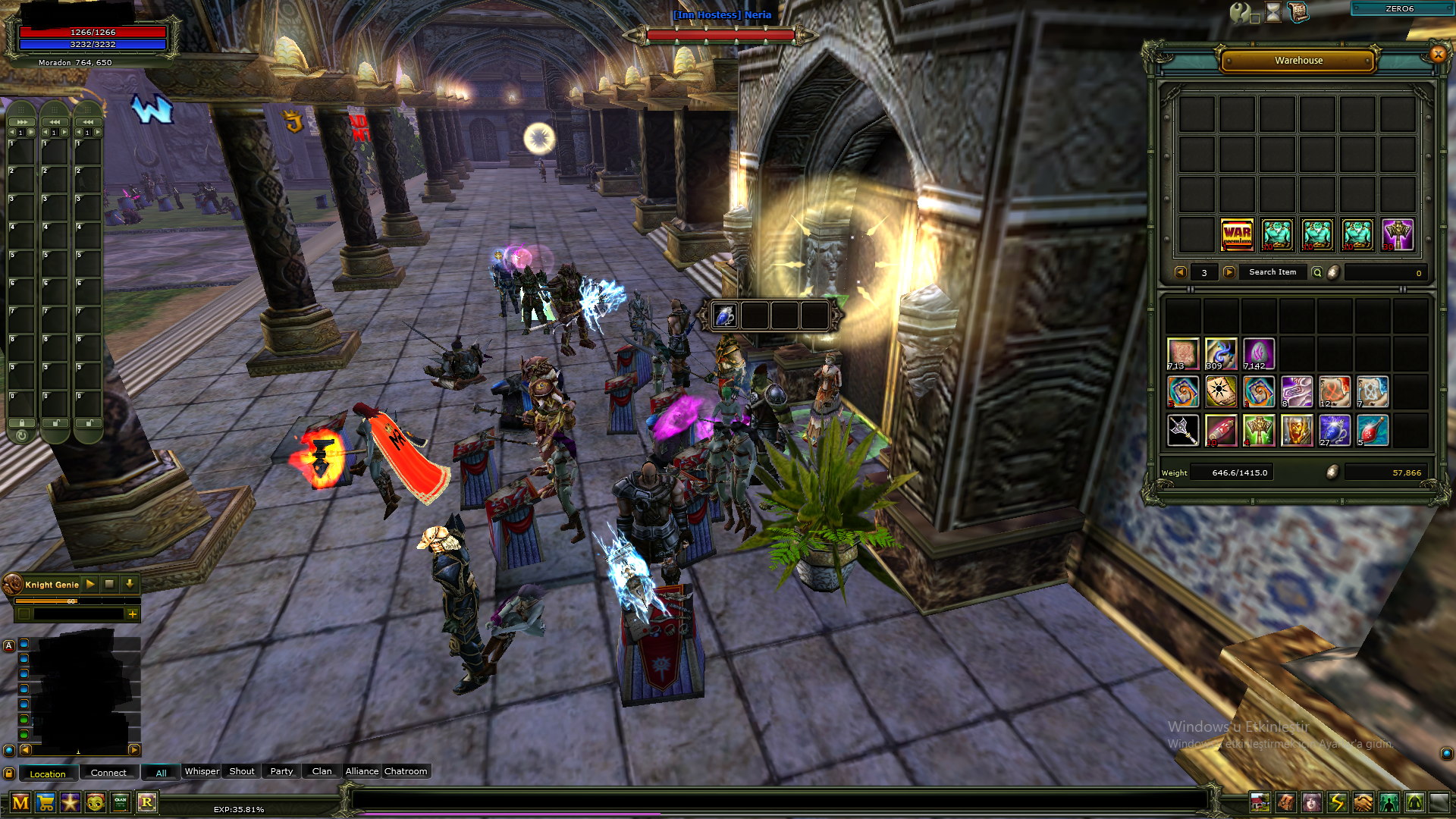
Task: Click the warehouse previous page arrow
Action: click(1181, 272)
